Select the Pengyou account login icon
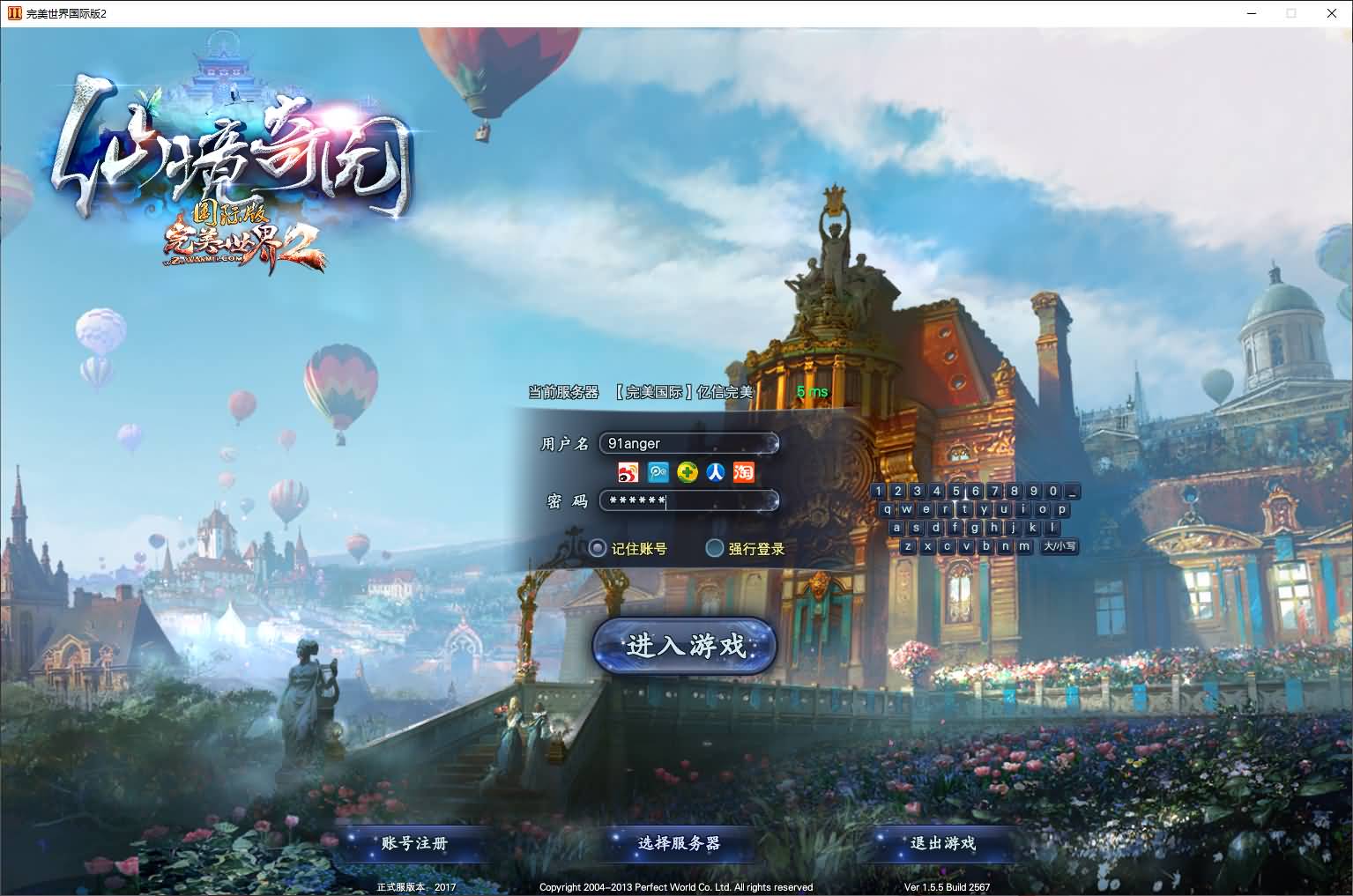 (658, 472)
